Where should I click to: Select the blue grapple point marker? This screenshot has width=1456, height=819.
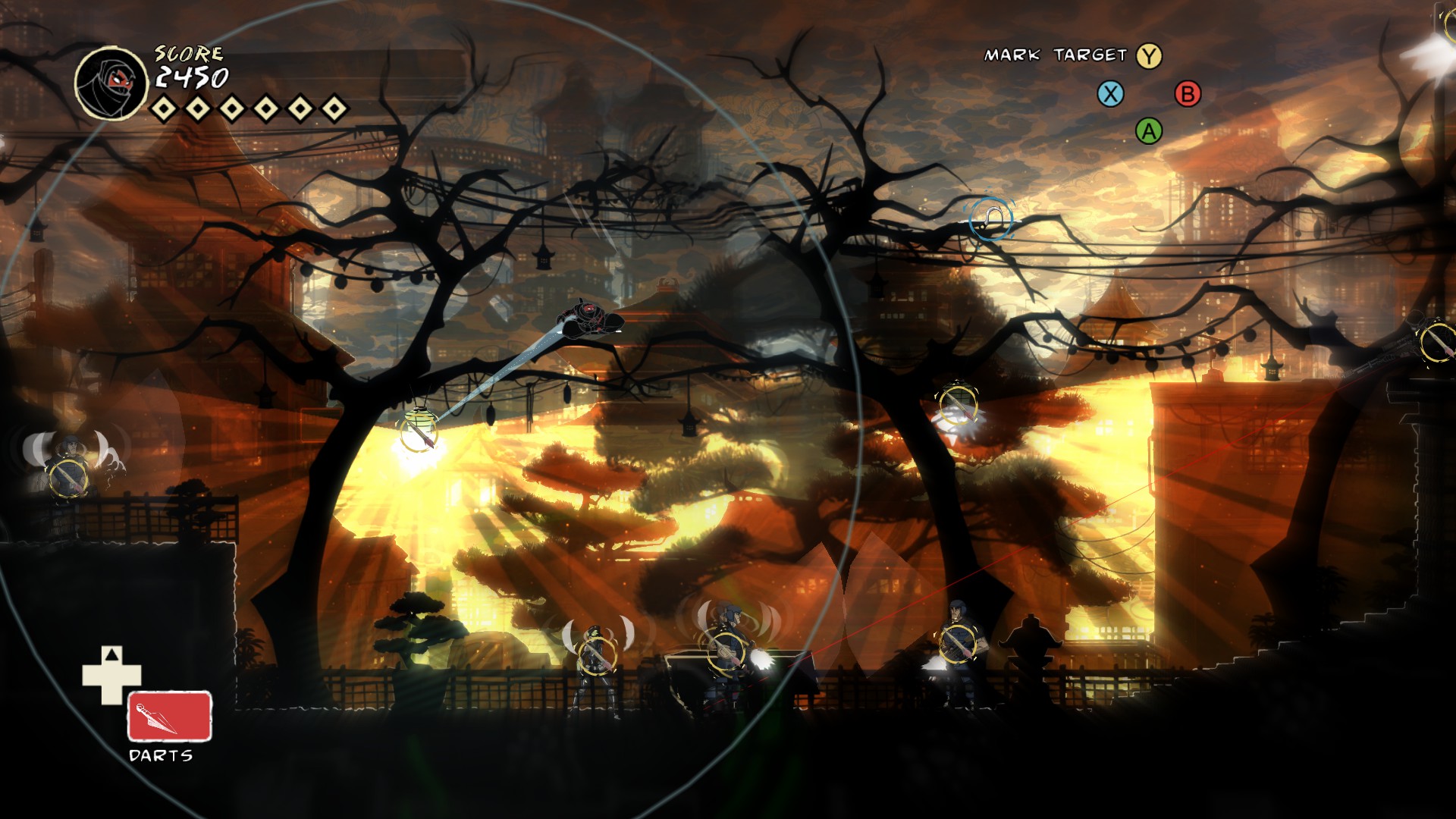(x=990, y=220)
